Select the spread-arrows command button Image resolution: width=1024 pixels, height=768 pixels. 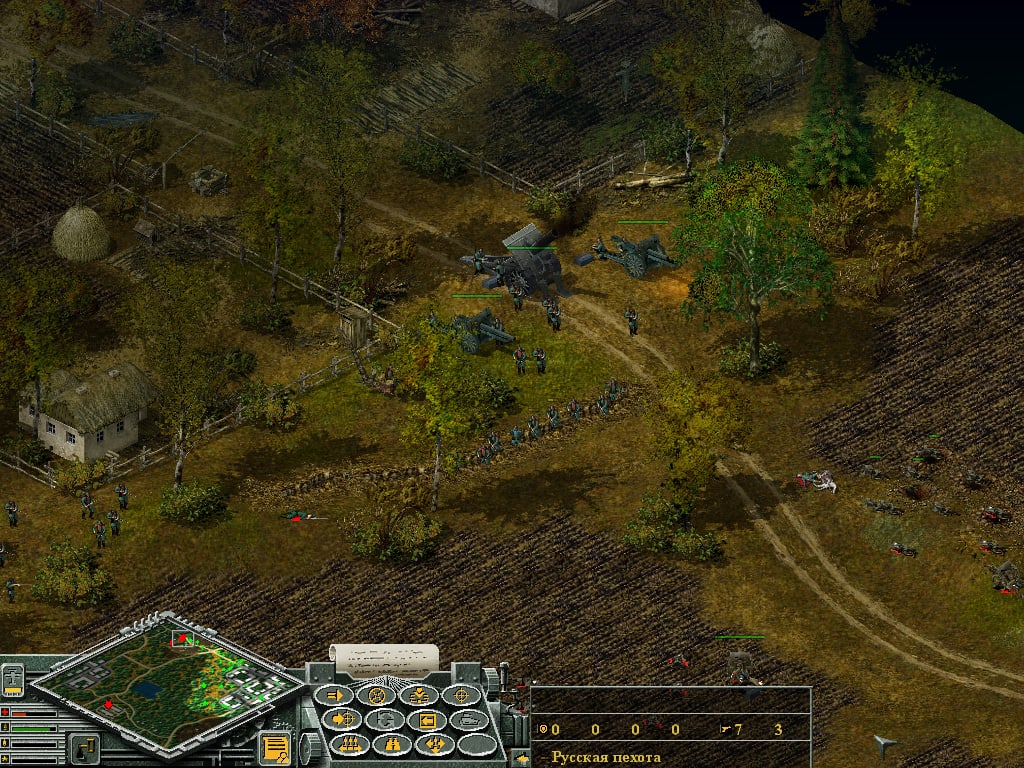434,744
